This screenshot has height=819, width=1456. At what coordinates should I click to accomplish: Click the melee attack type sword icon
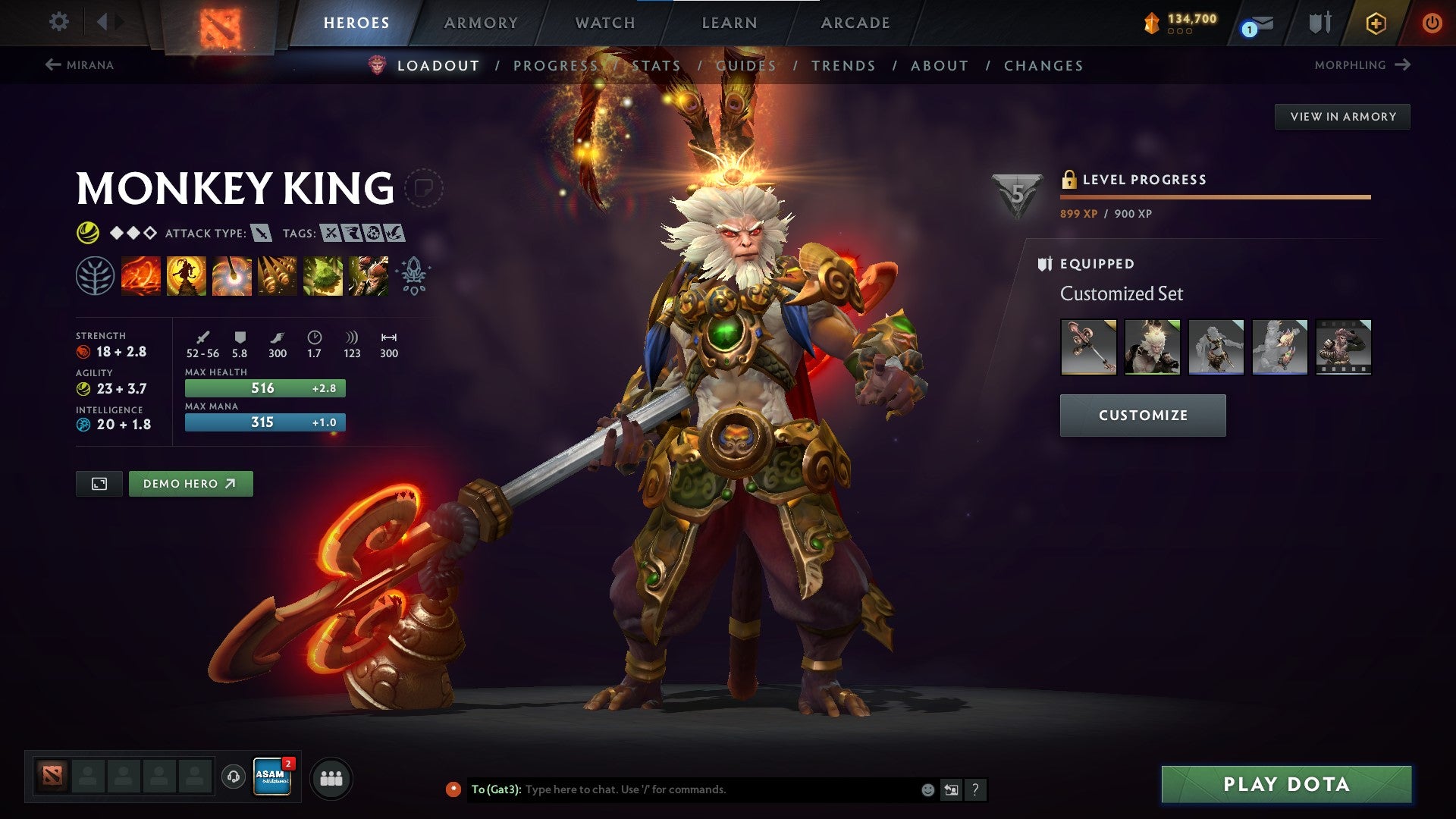(x=260, y=234)
